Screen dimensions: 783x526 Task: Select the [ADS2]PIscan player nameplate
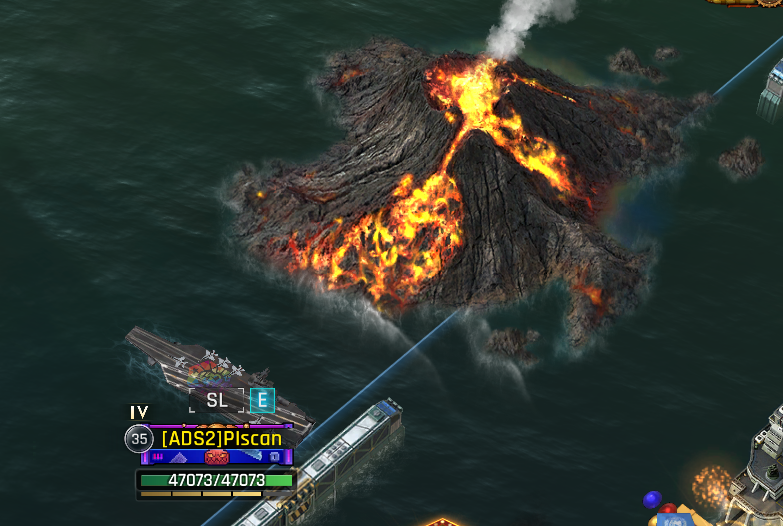point(221,438)
